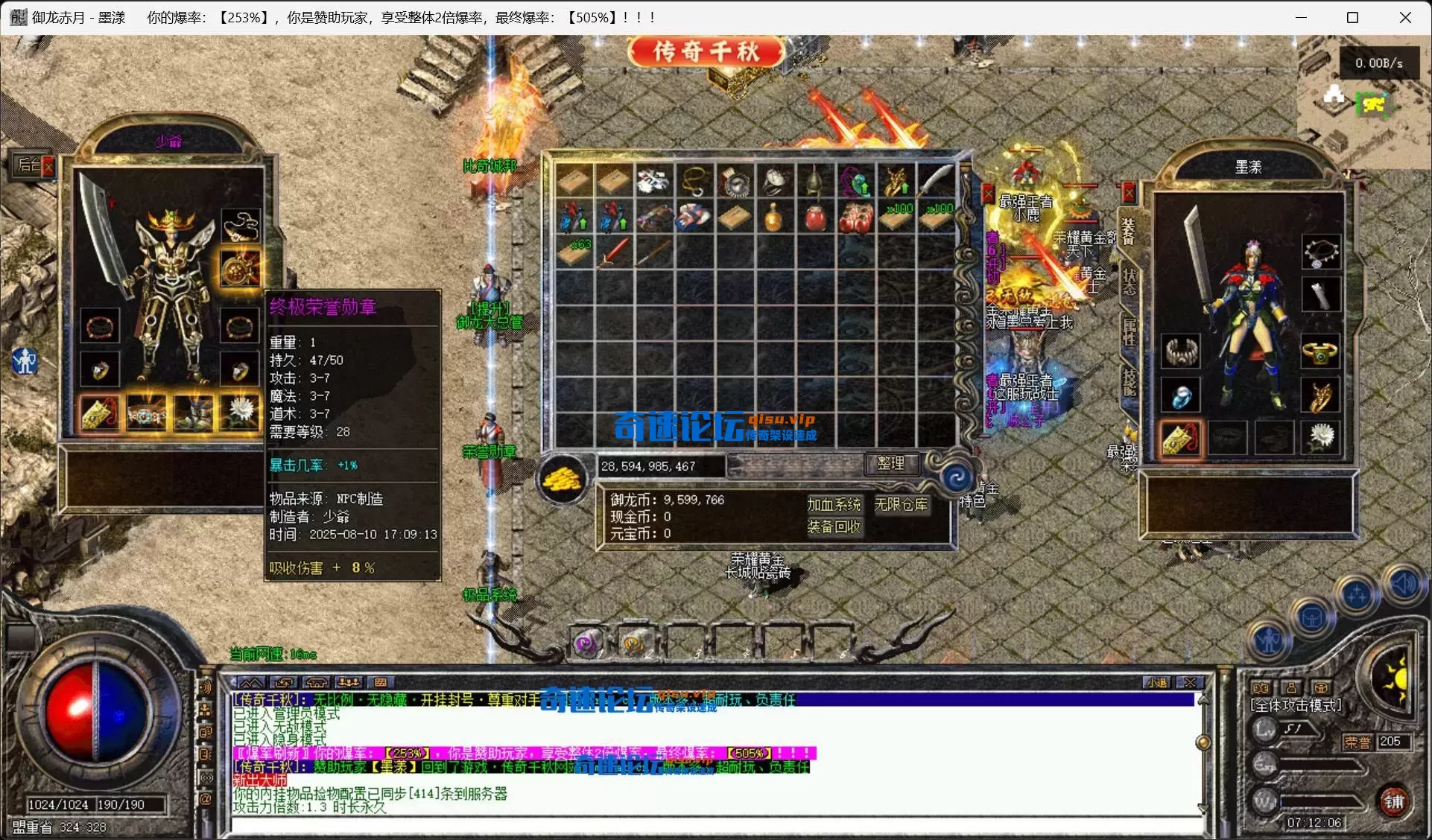Screen dimensions: 1432x840
Task: Switch to the 属性 attributes tab
Action: 1130,333
